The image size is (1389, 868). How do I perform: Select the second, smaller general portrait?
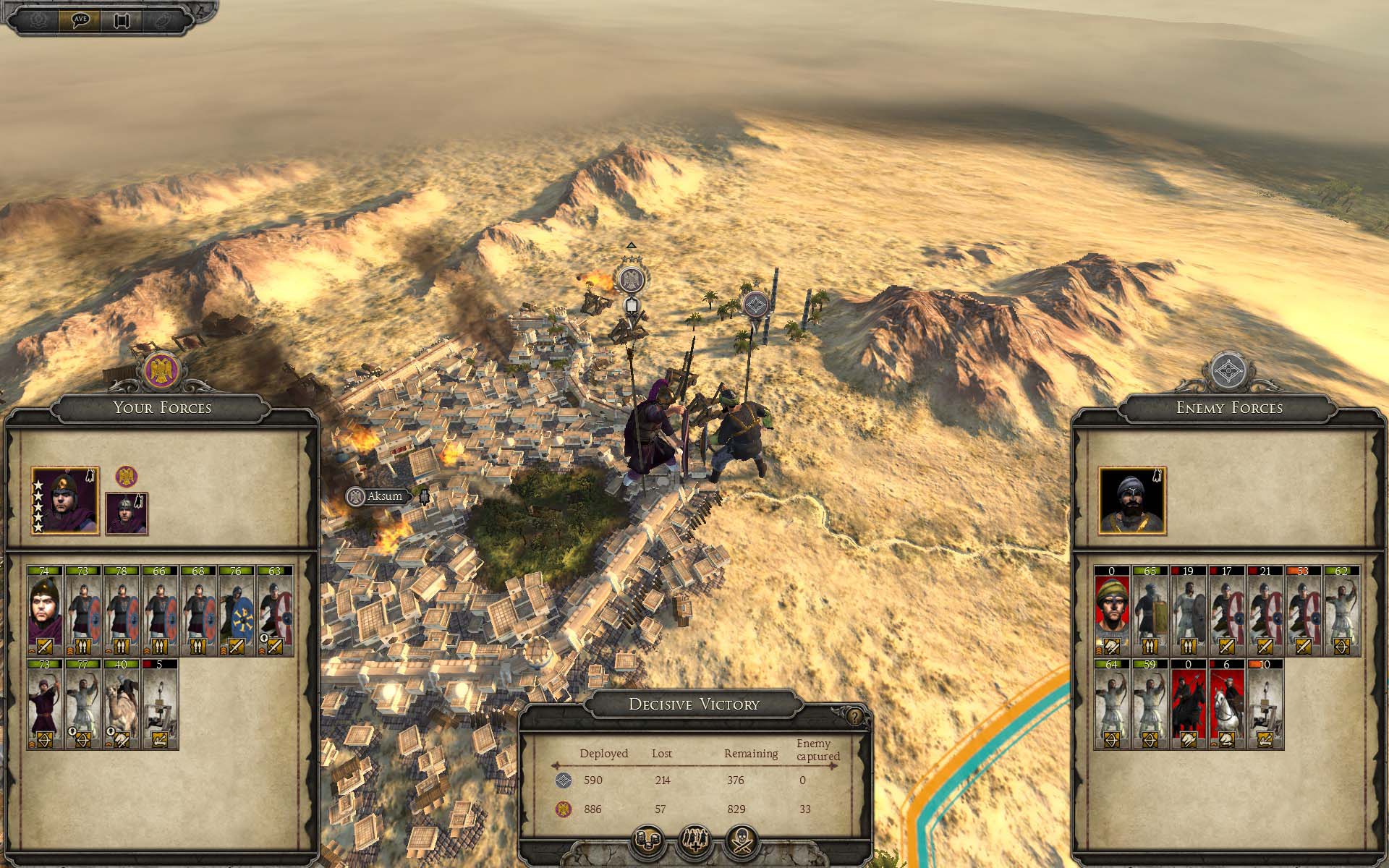point(127,514)
